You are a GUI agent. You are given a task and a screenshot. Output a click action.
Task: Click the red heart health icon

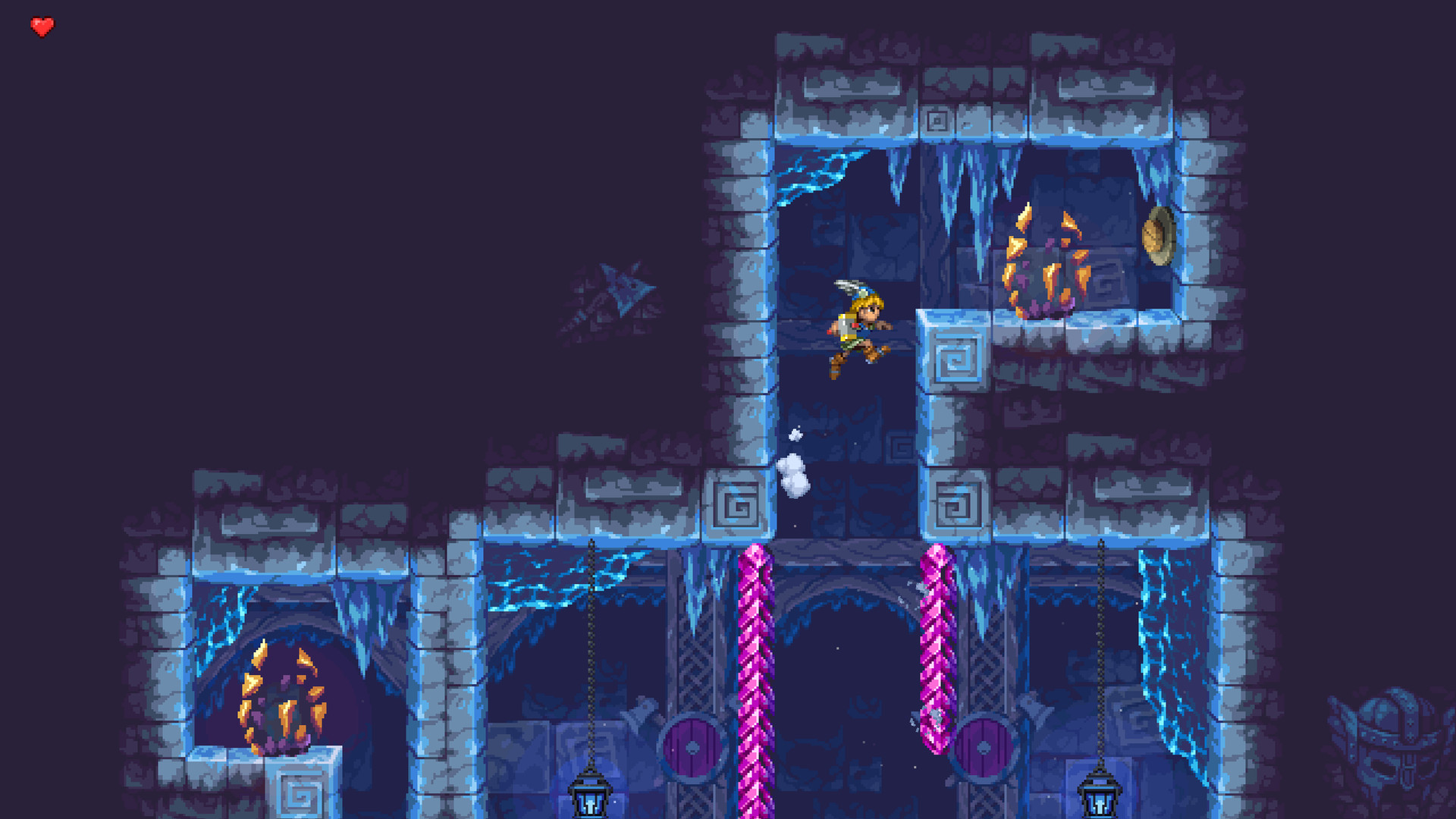[42, 25]
